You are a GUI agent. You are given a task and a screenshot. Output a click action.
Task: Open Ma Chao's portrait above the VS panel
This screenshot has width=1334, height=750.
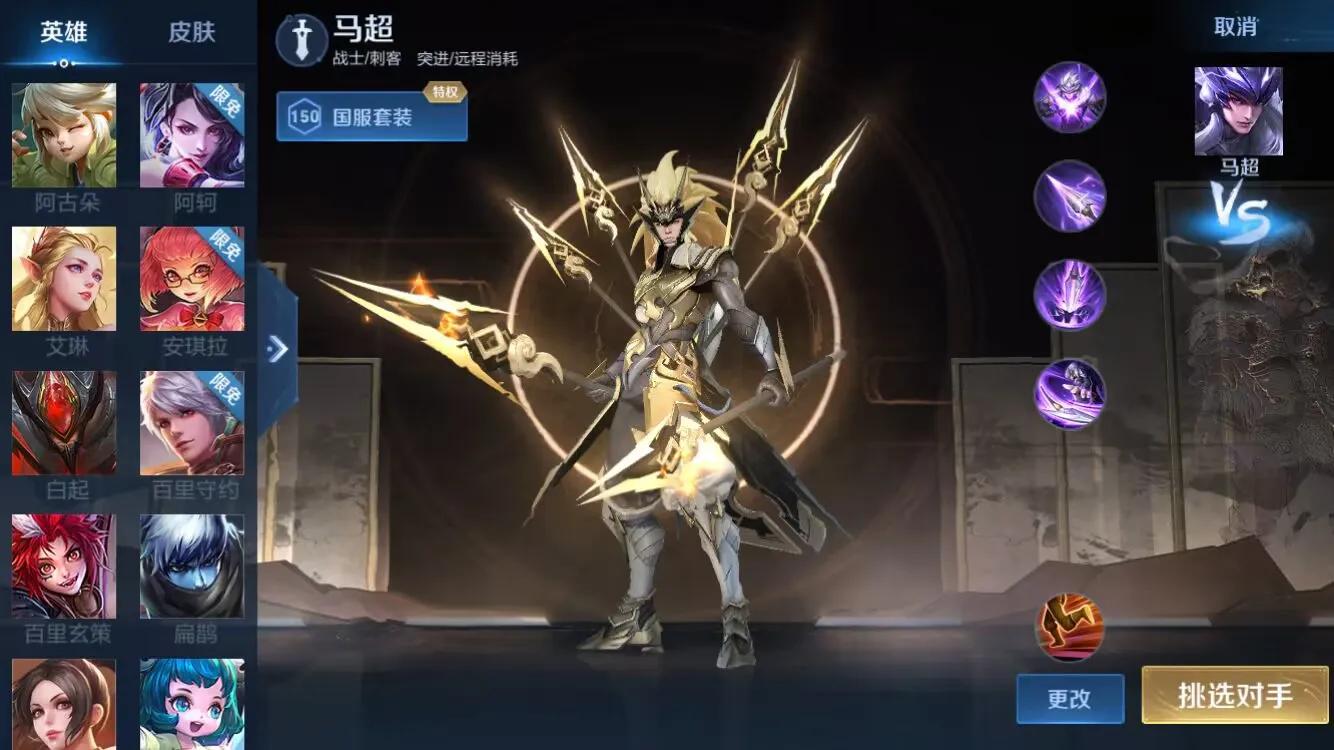click(1236, 112)
